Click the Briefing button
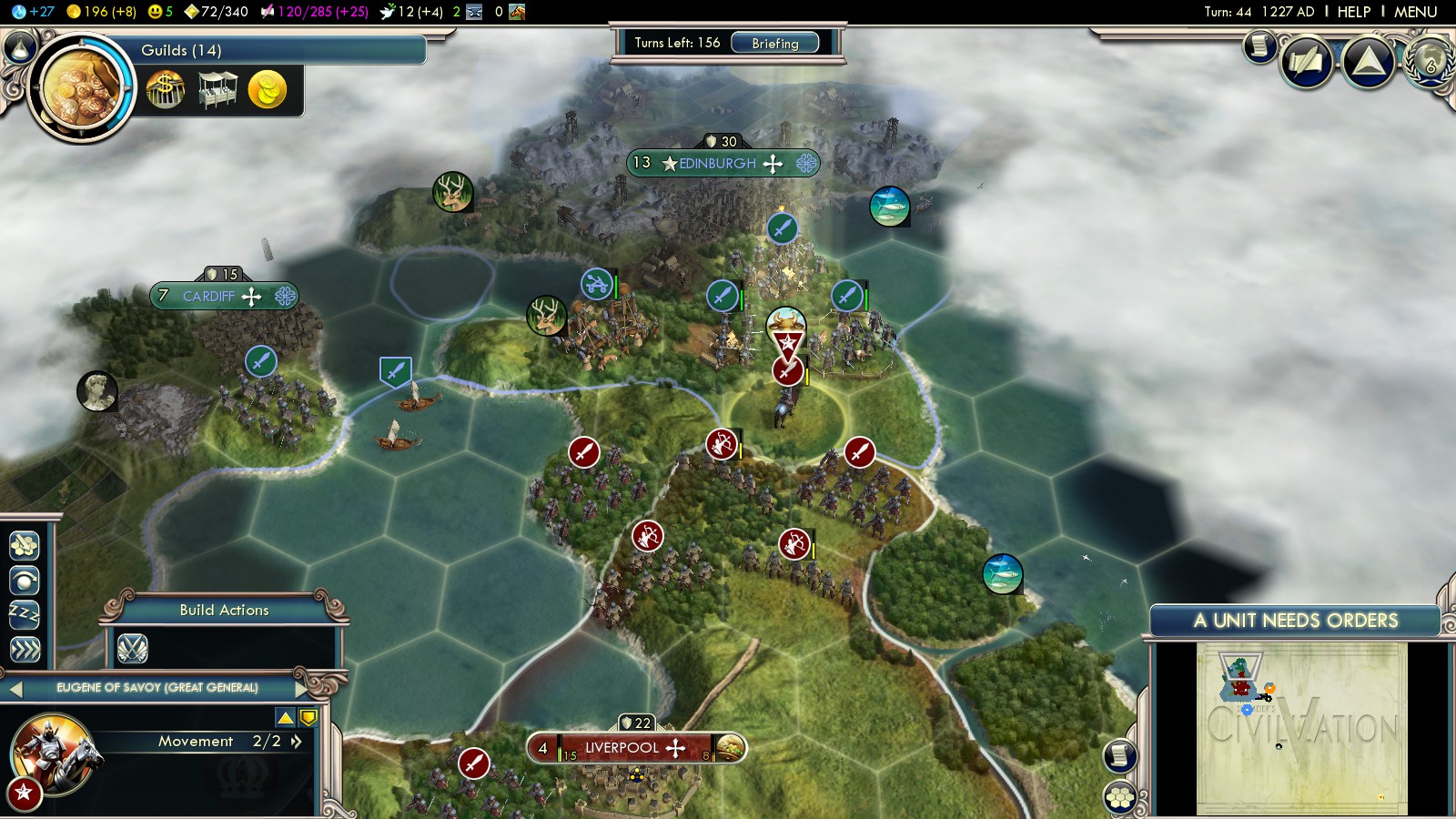 click(774, 43)
